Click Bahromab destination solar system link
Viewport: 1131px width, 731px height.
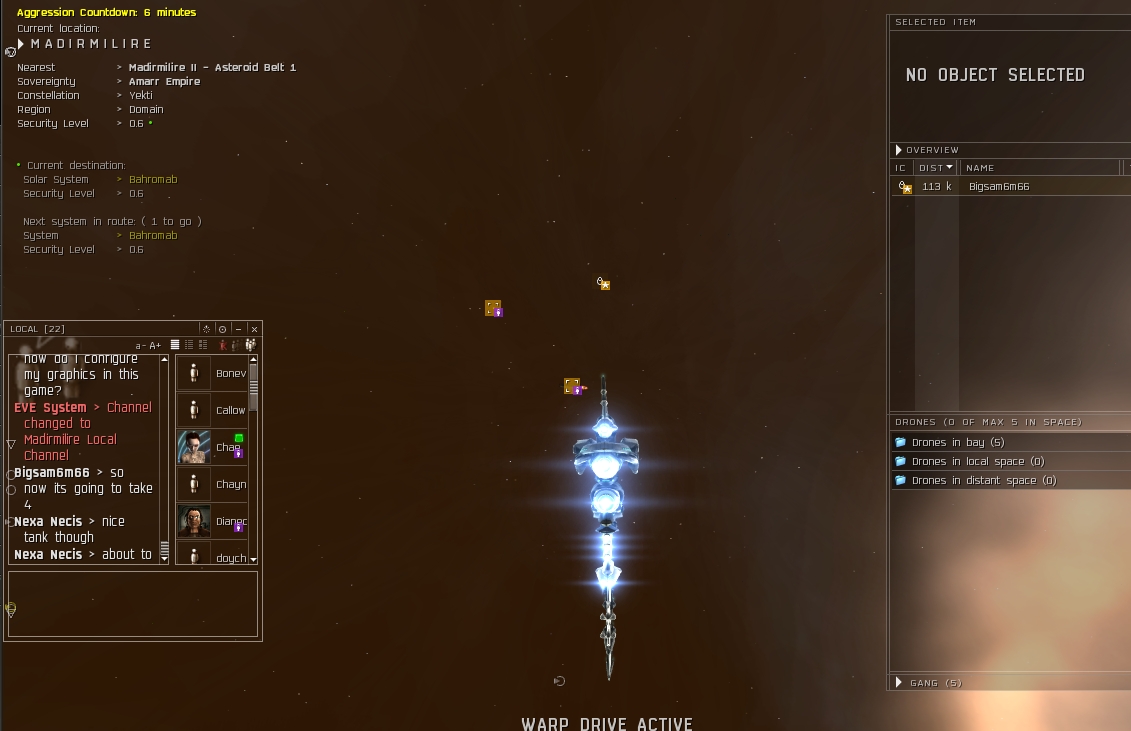point(153,180)
